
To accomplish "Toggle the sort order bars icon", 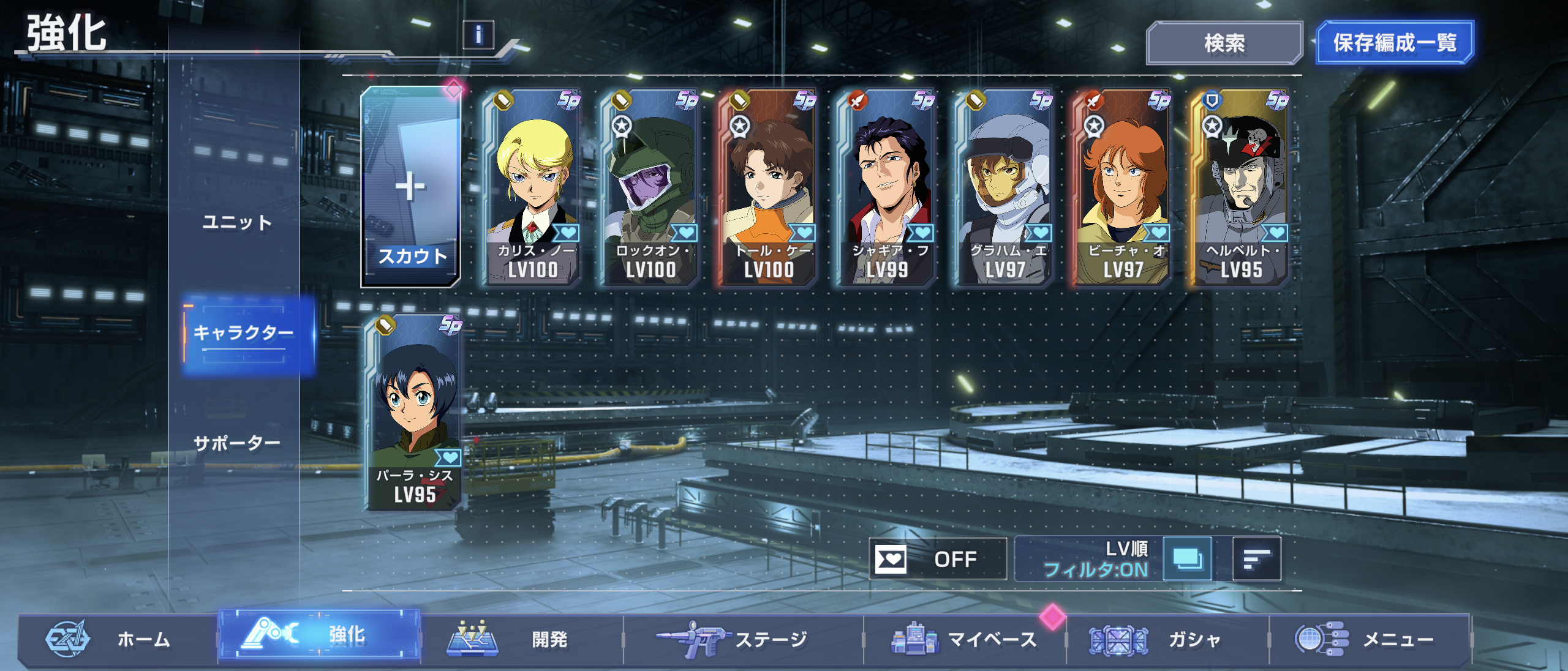I will (1256, 558).
